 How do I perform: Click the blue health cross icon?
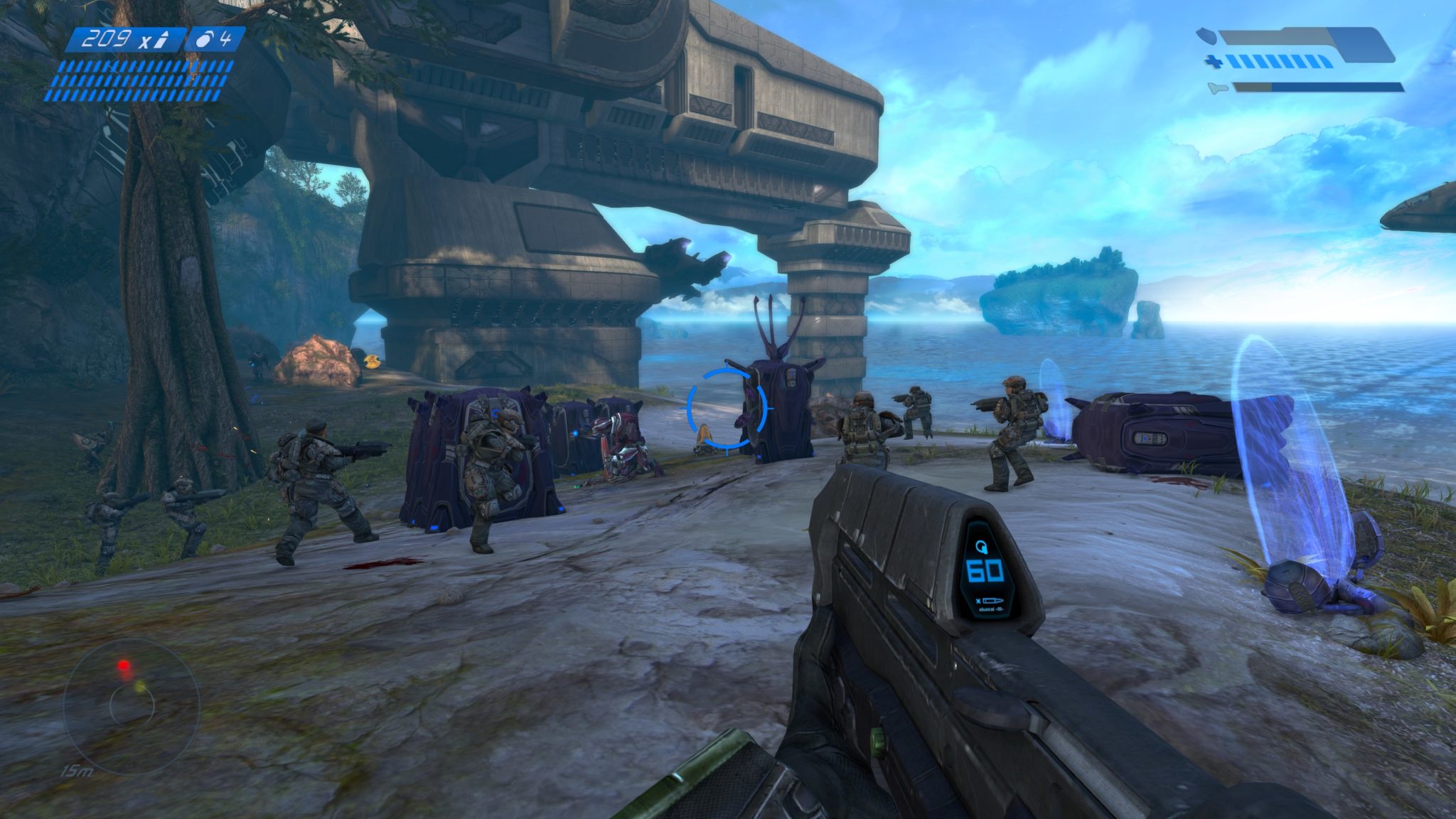tap(1214, 63)
